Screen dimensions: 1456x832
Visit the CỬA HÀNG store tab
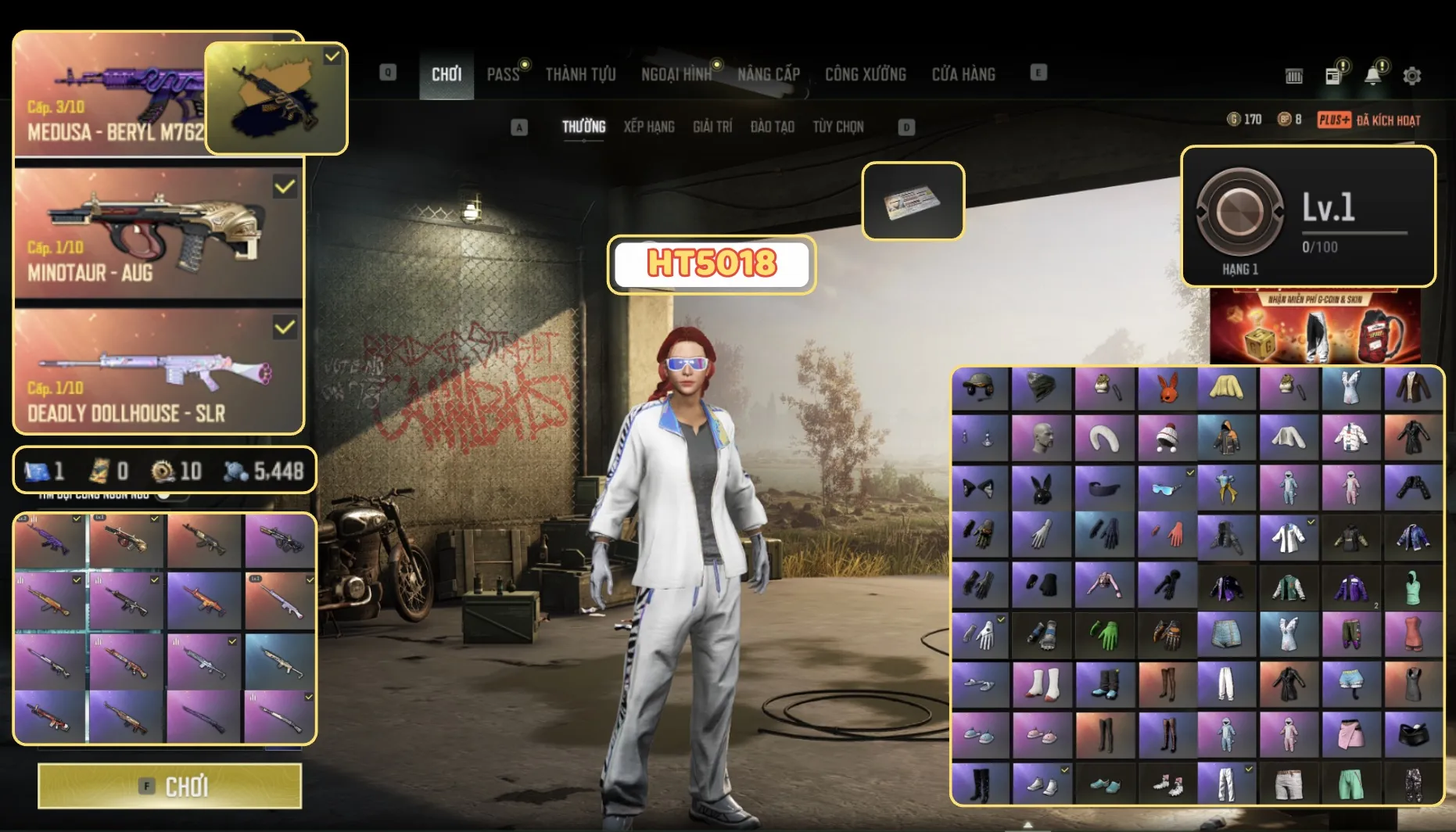pyautogui.click(x=963, y=74)
